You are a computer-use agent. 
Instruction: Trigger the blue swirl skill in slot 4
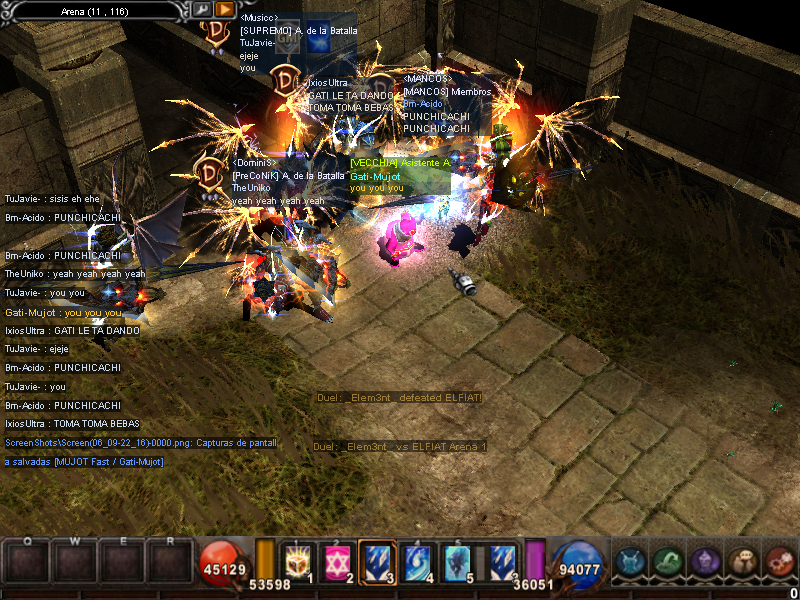coord(415,561)
